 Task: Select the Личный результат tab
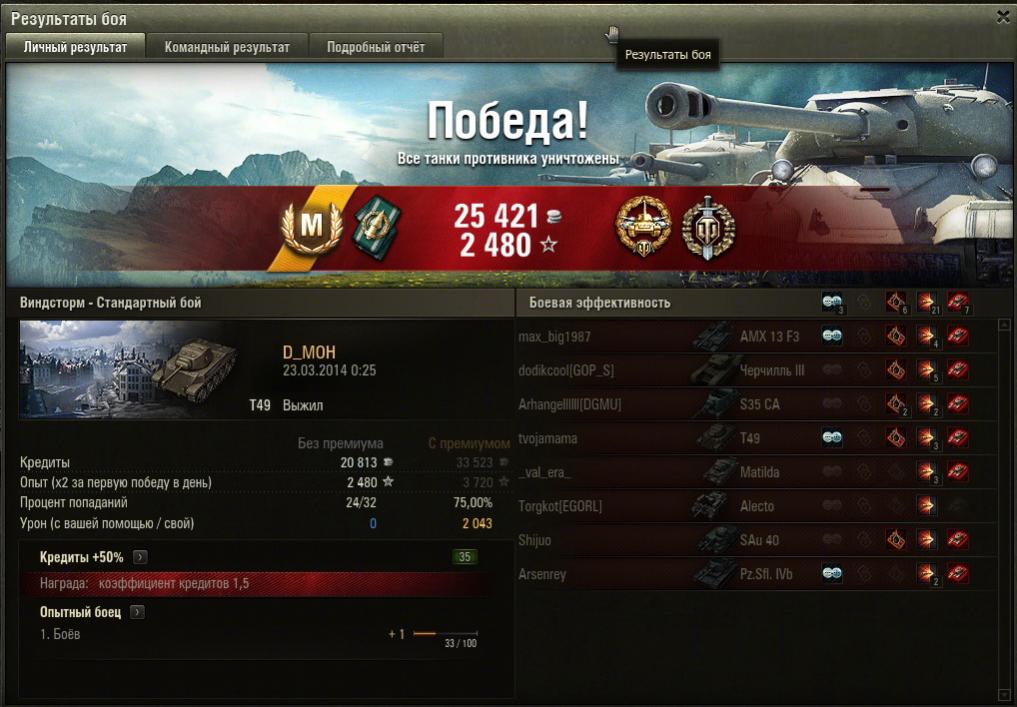[76, 47]
